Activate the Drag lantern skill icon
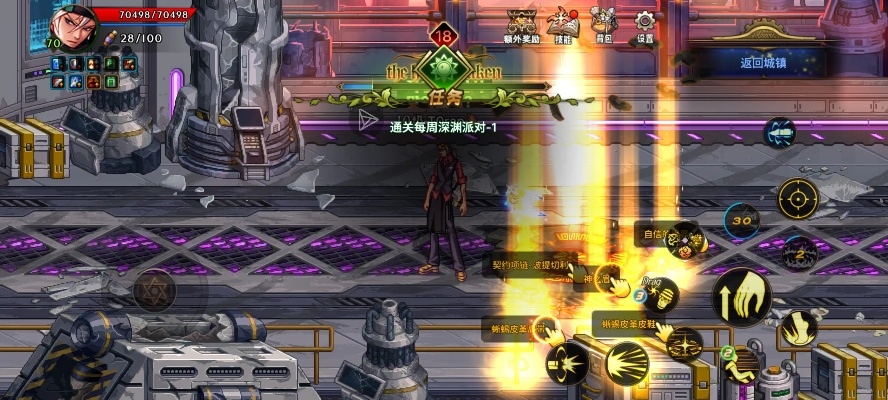 click(659, 294)
